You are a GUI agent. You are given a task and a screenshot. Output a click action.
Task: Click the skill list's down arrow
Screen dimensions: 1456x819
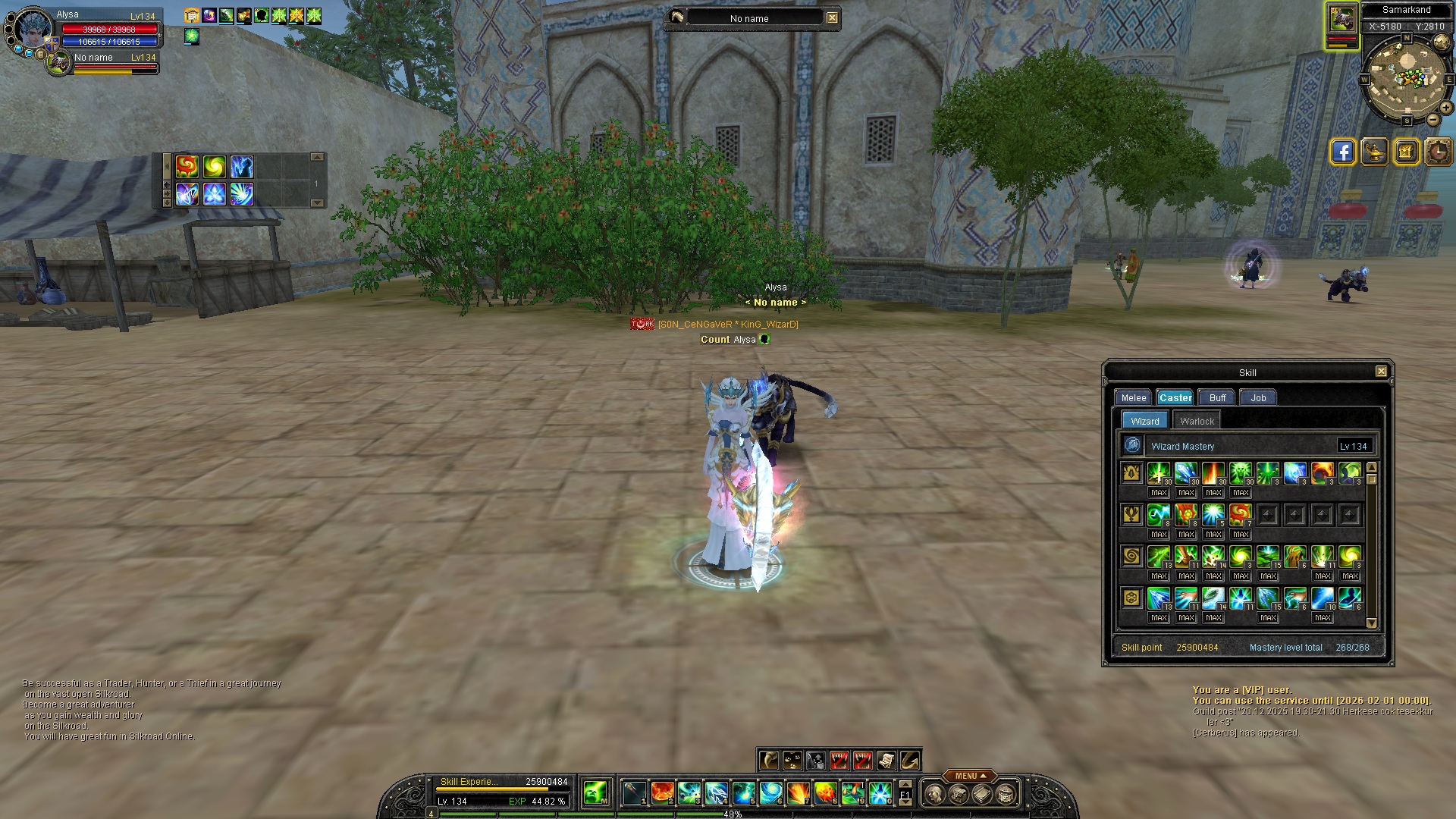[x=1371, y=623]
